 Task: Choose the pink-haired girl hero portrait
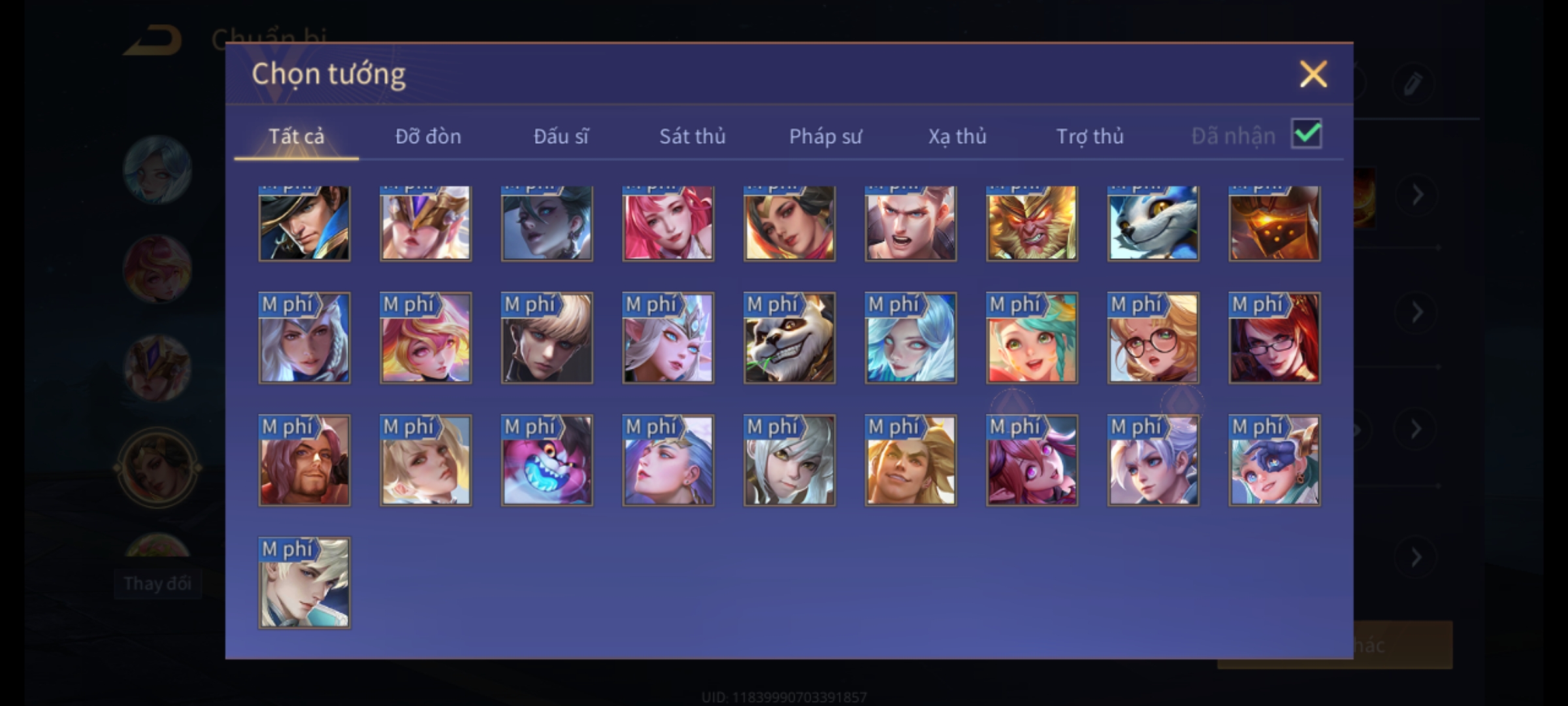tap(668, 224)
